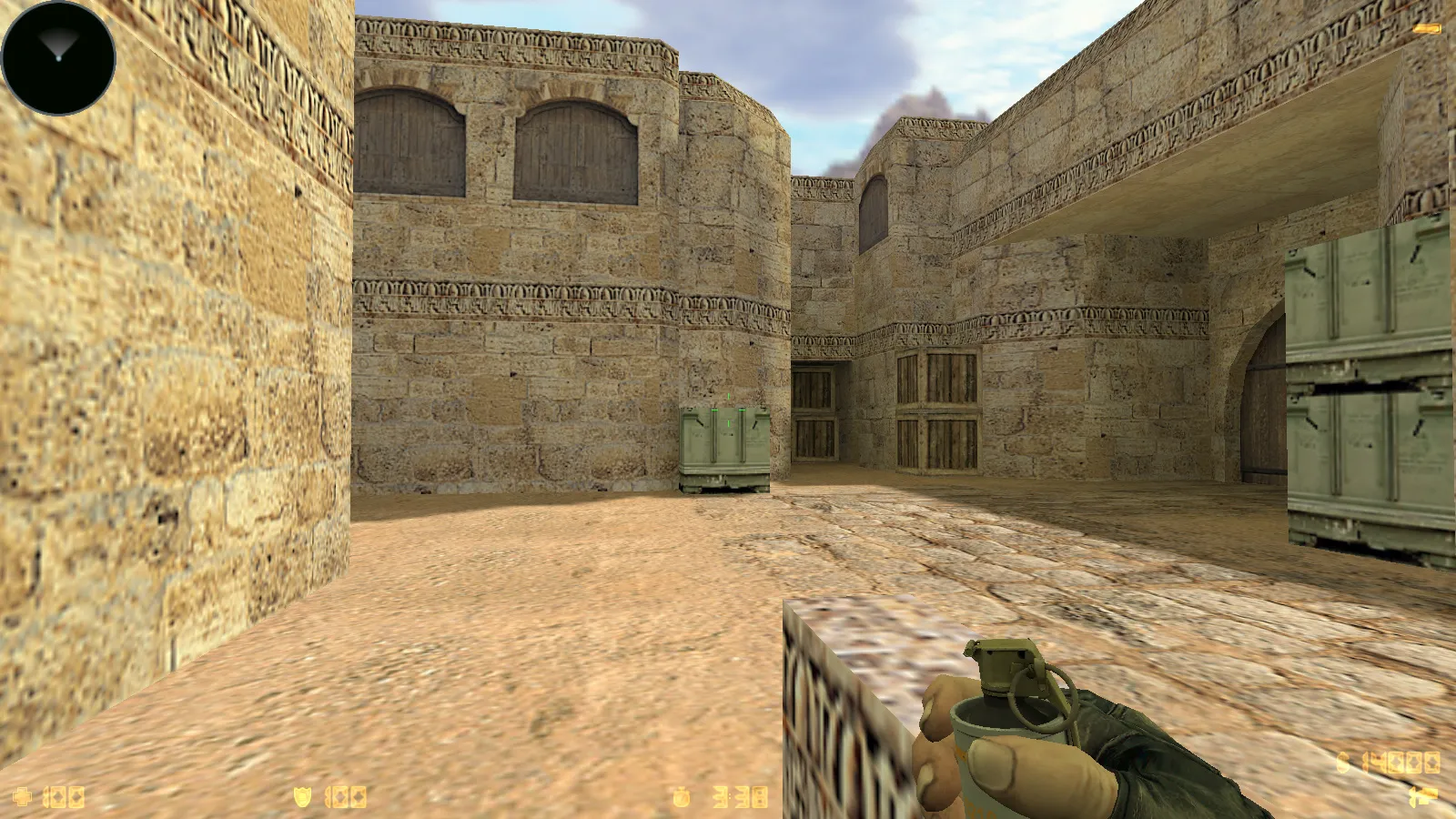1456x819 pixels.
Task: Click the round timer clock icon
Action: 682,796
